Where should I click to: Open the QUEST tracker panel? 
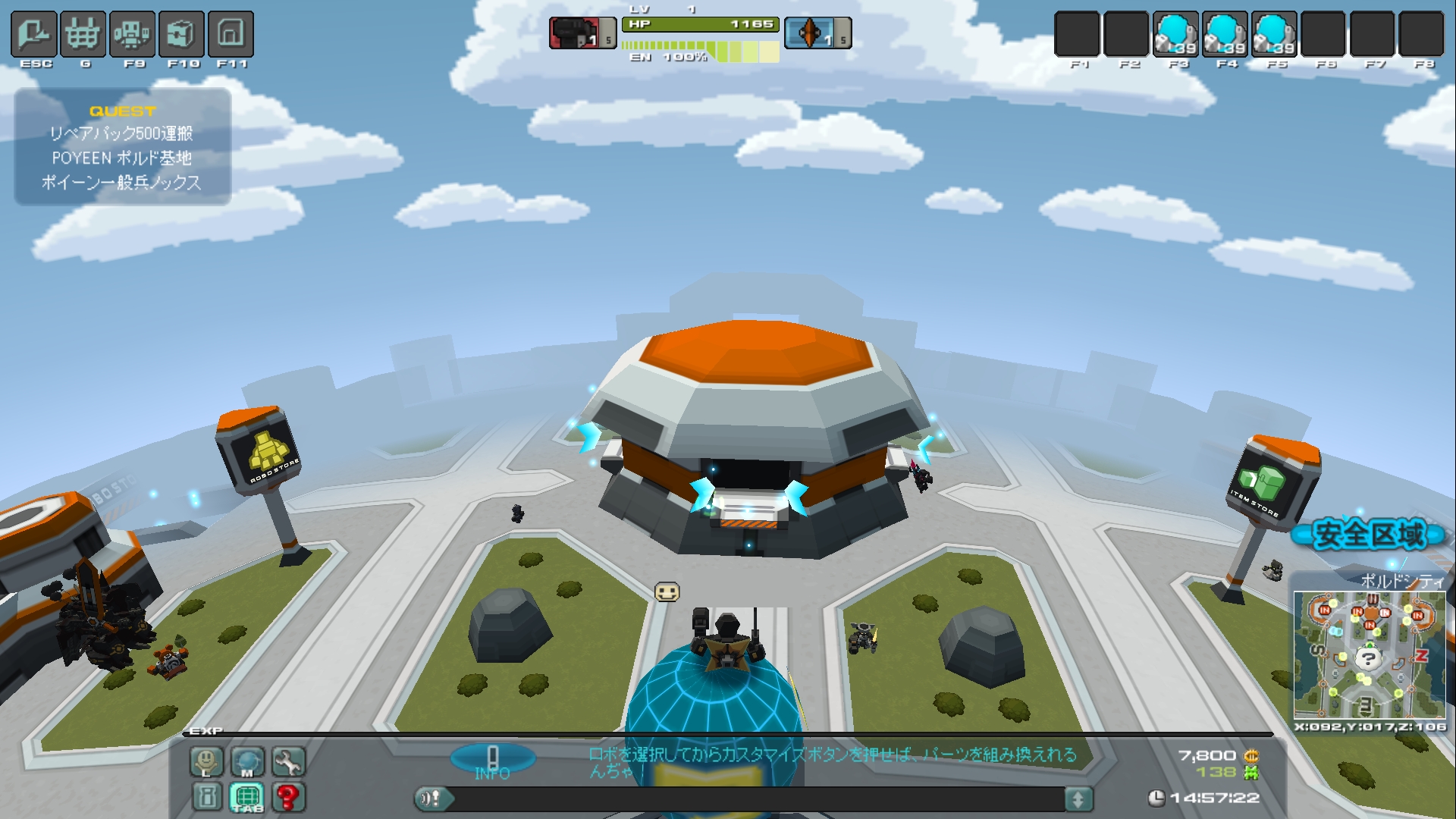[x=122, y=146]
